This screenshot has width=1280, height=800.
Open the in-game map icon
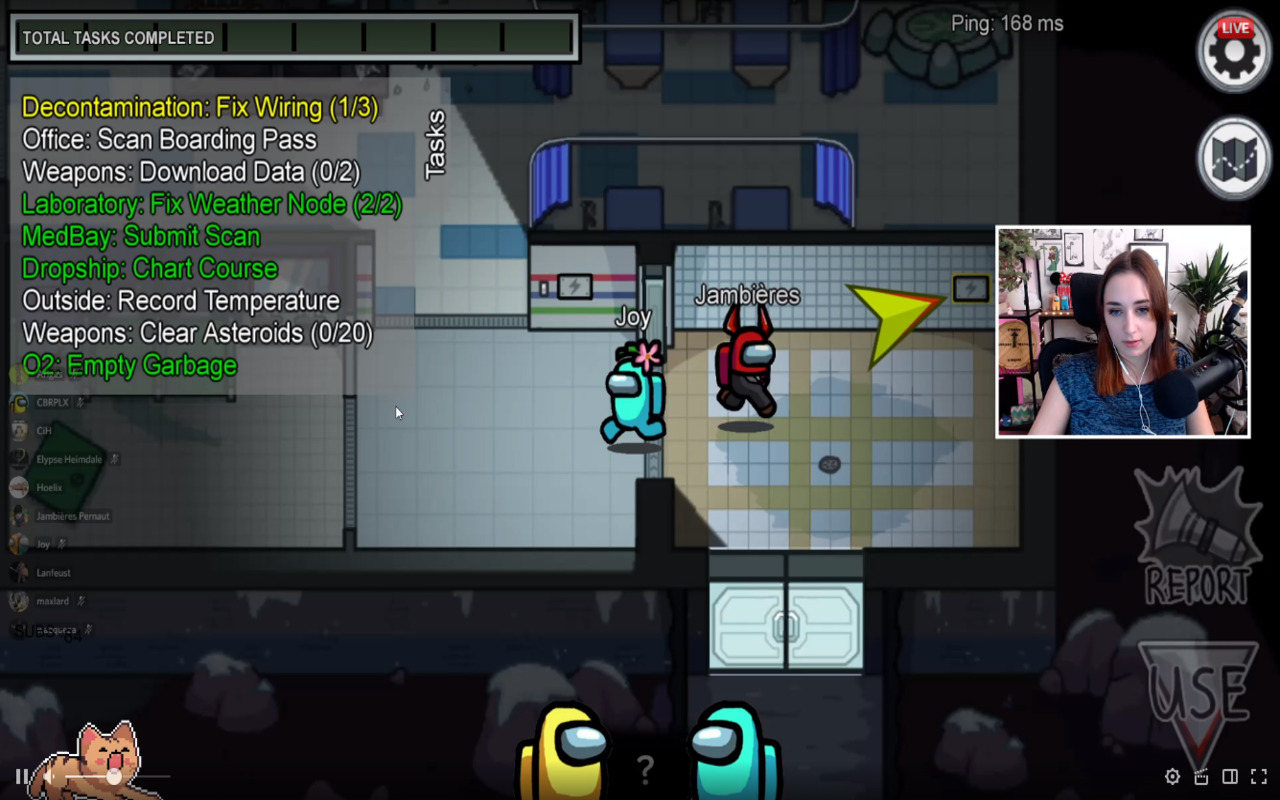(x=1233, y=155)
